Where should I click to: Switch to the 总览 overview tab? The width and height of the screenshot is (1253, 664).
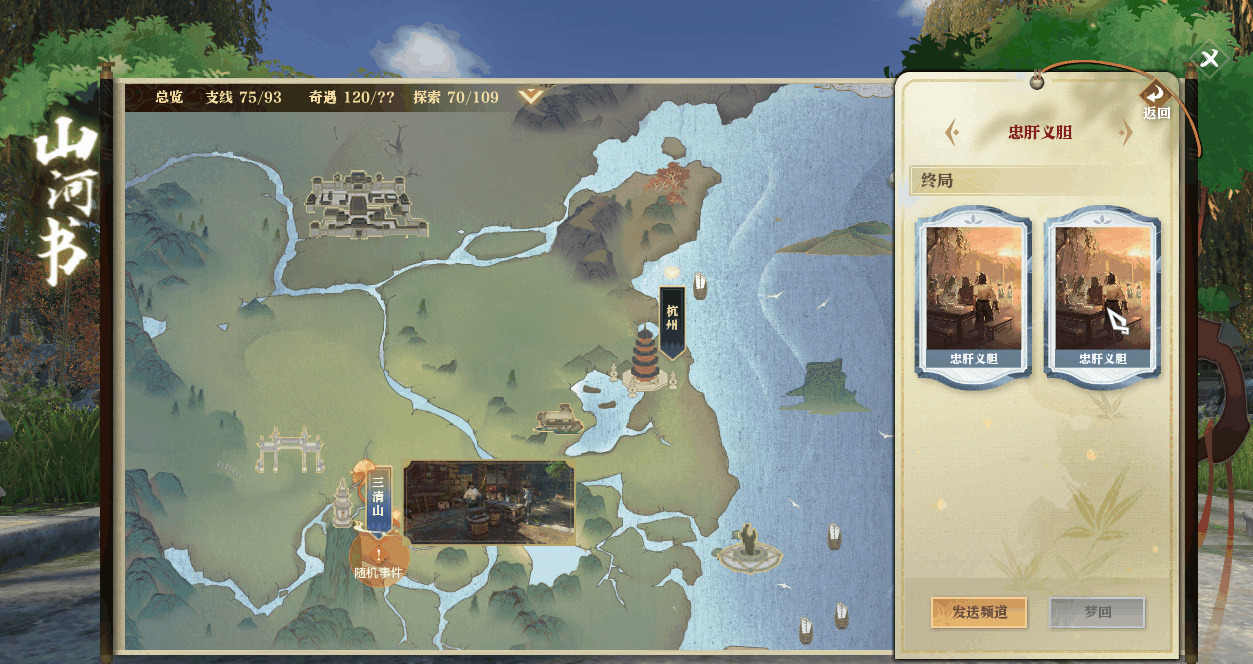tap(169, 97)
